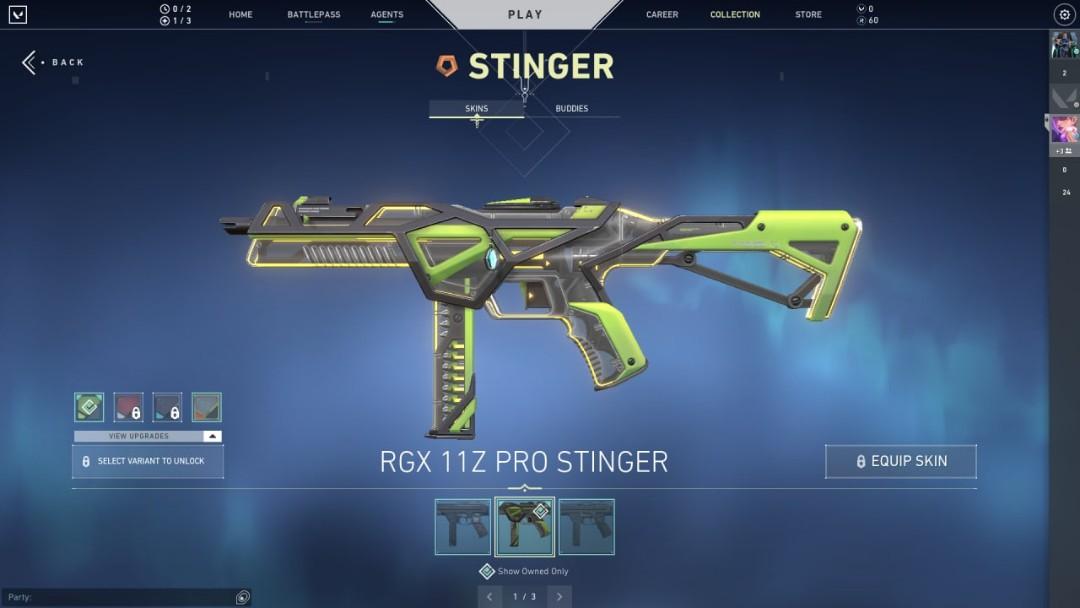Switch to the Buddies tab
1080x608 pixels.
pos(572,108)
